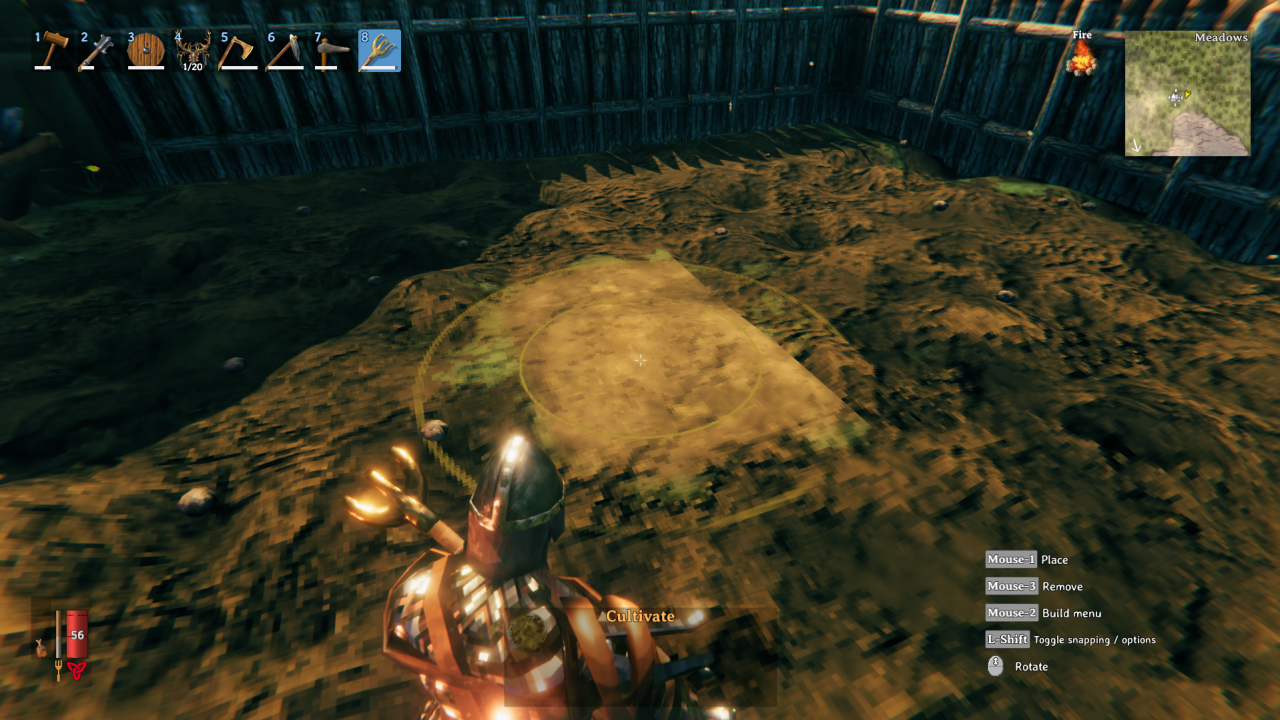Click the Meadows biome label on the minimap
Viewport: 1280px width, 720px height.
1222,37
